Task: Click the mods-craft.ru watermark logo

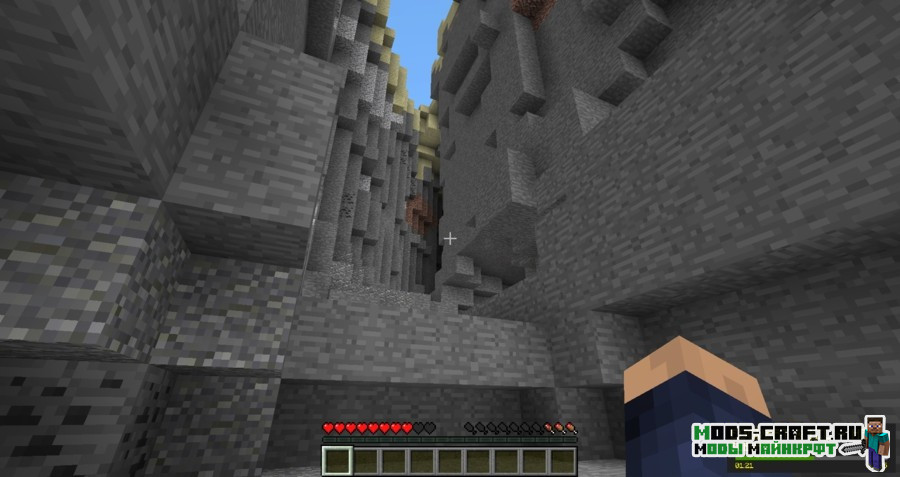Action: (x=789, y=441)
